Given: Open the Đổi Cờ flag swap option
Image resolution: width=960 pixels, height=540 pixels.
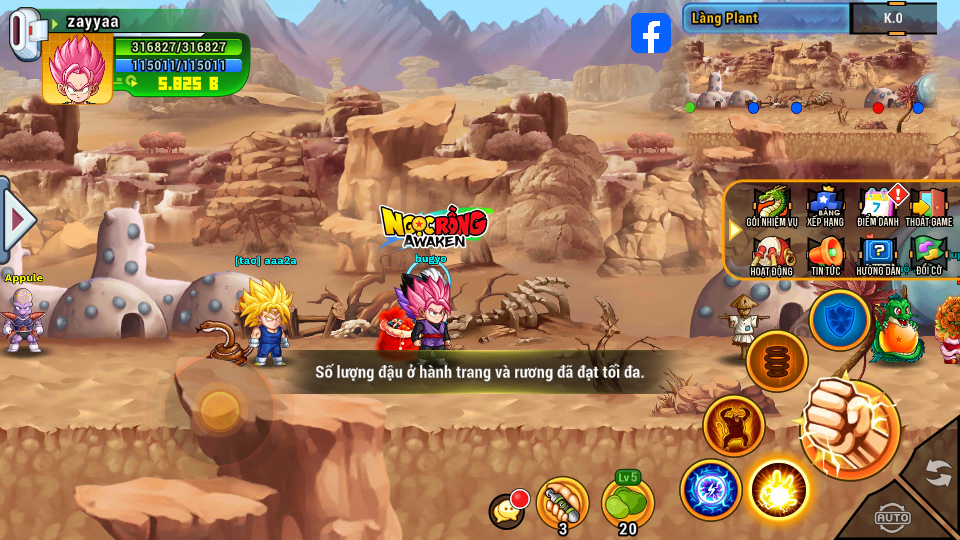Looking at the screenshot, I should click(928, 253).
